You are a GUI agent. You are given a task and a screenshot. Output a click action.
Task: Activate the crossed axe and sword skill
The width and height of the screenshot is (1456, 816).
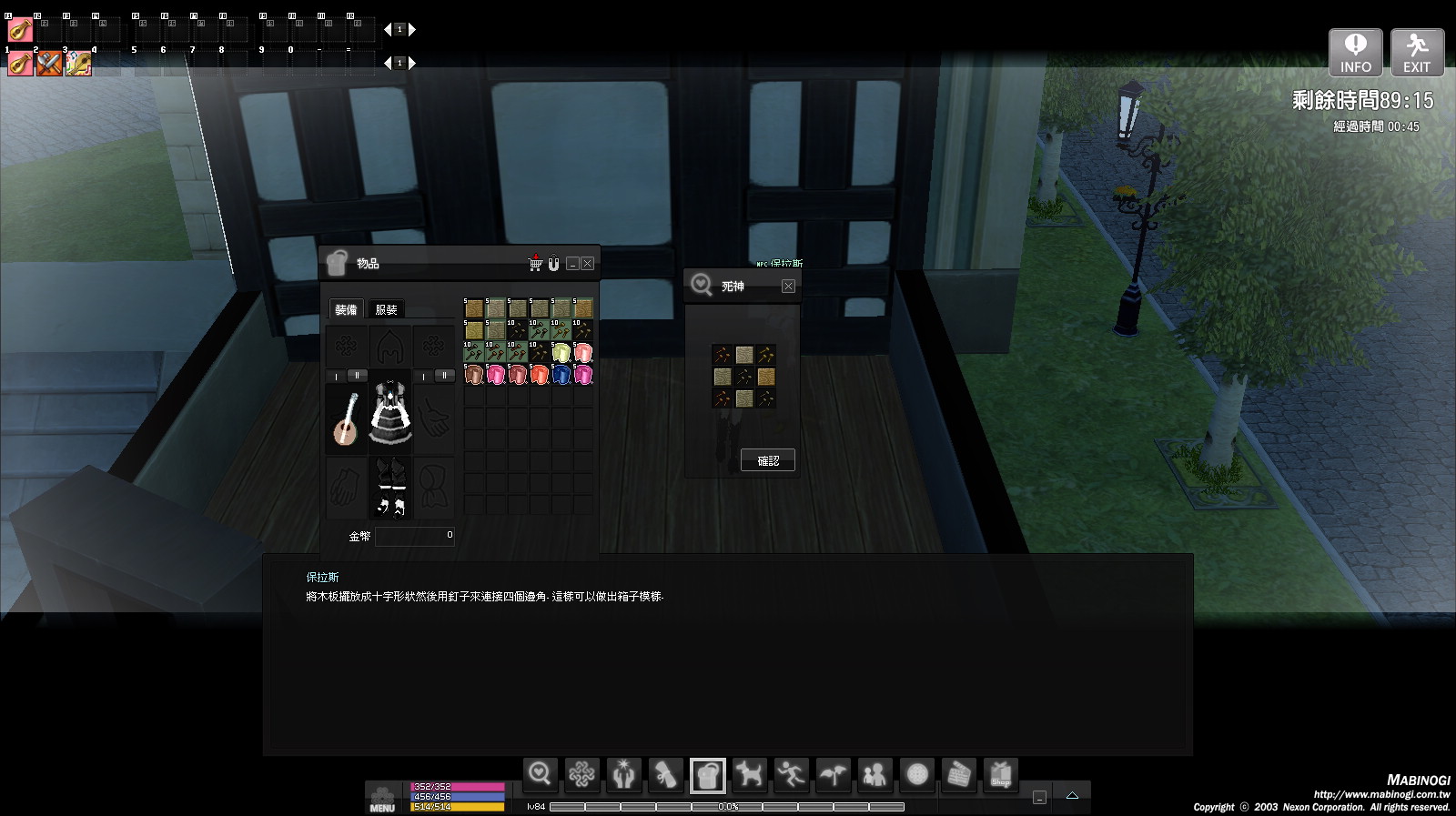(49, 64)
